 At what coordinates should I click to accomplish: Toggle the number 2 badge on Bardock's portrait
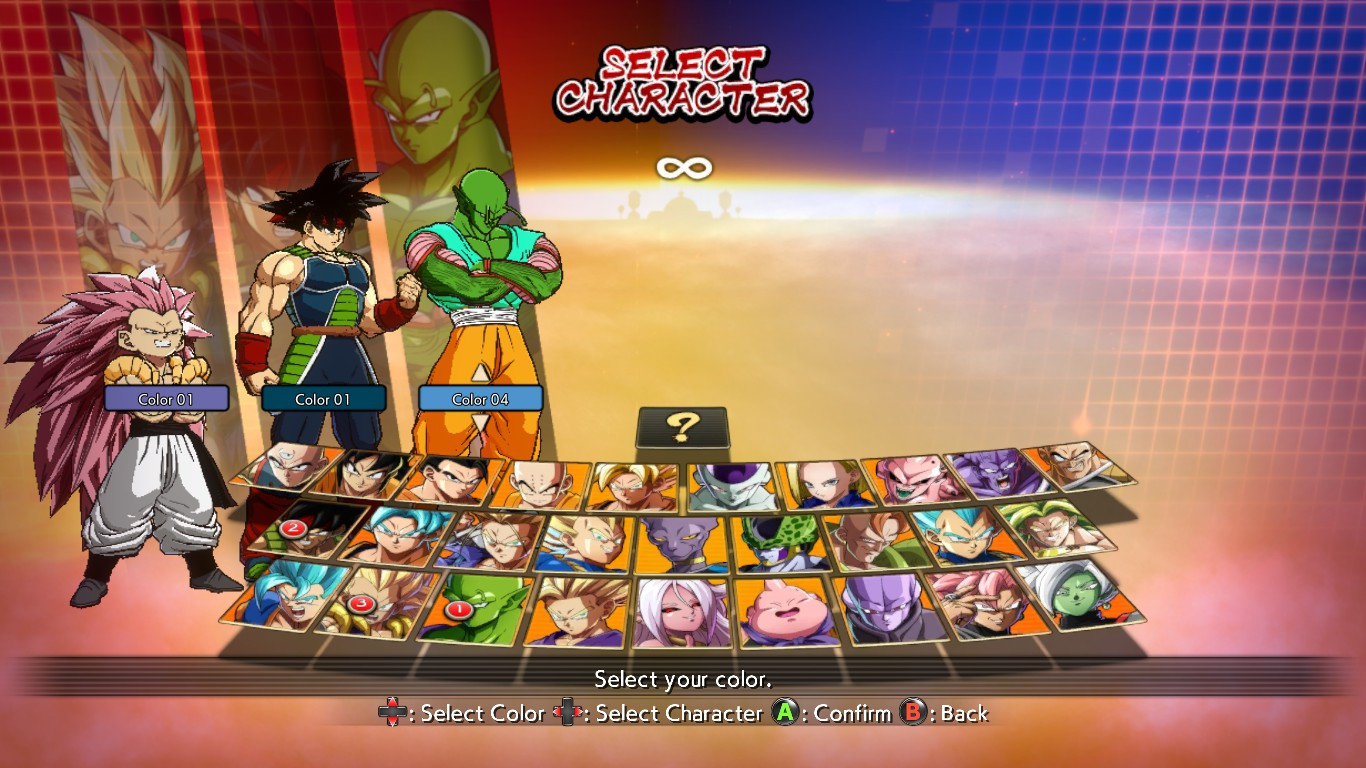coord(294,528)
